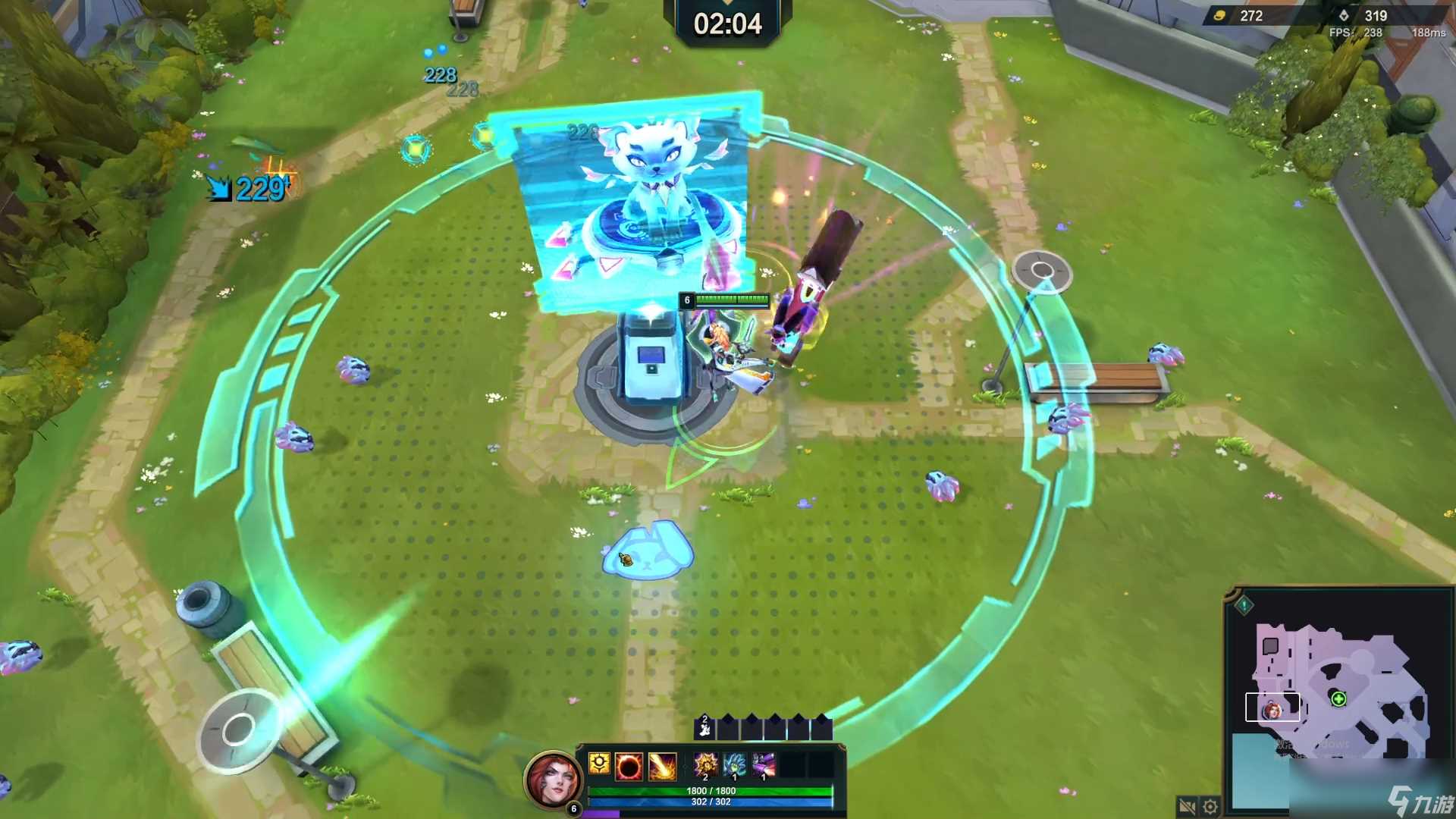Viewport: 1456px width, 819px height.
Task: Select the boots upgrade slot above abilities
Action: [x=704, y=729]
